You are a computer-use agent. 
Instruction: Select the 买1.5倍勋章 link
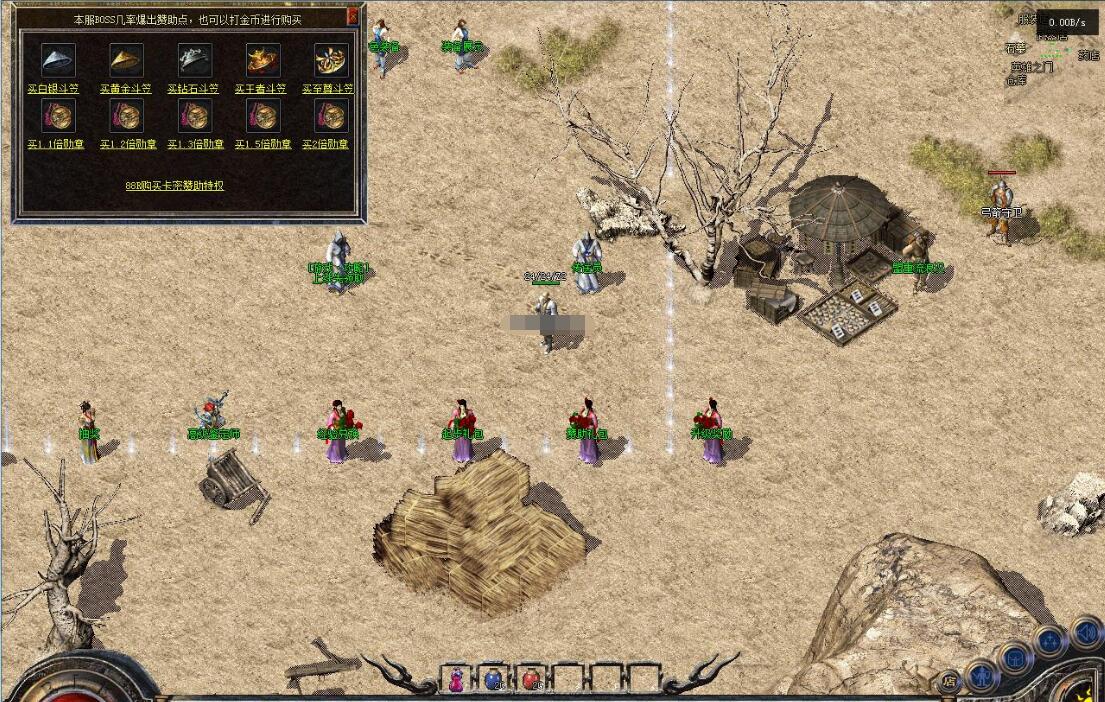tap(263, 144)
